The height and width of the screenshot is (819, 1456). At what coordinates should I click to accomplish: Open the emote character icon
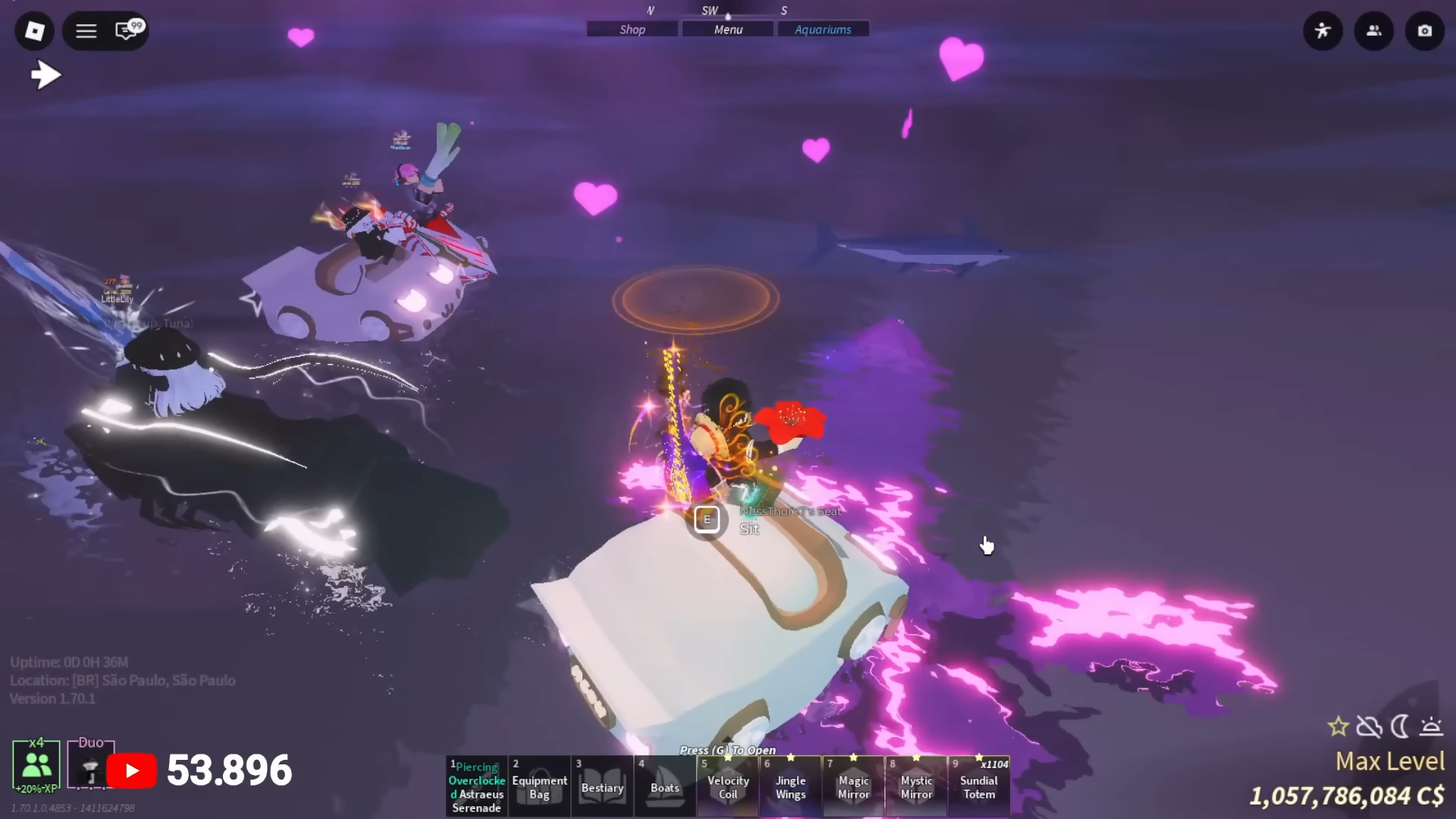click(x=1323, y=31)
